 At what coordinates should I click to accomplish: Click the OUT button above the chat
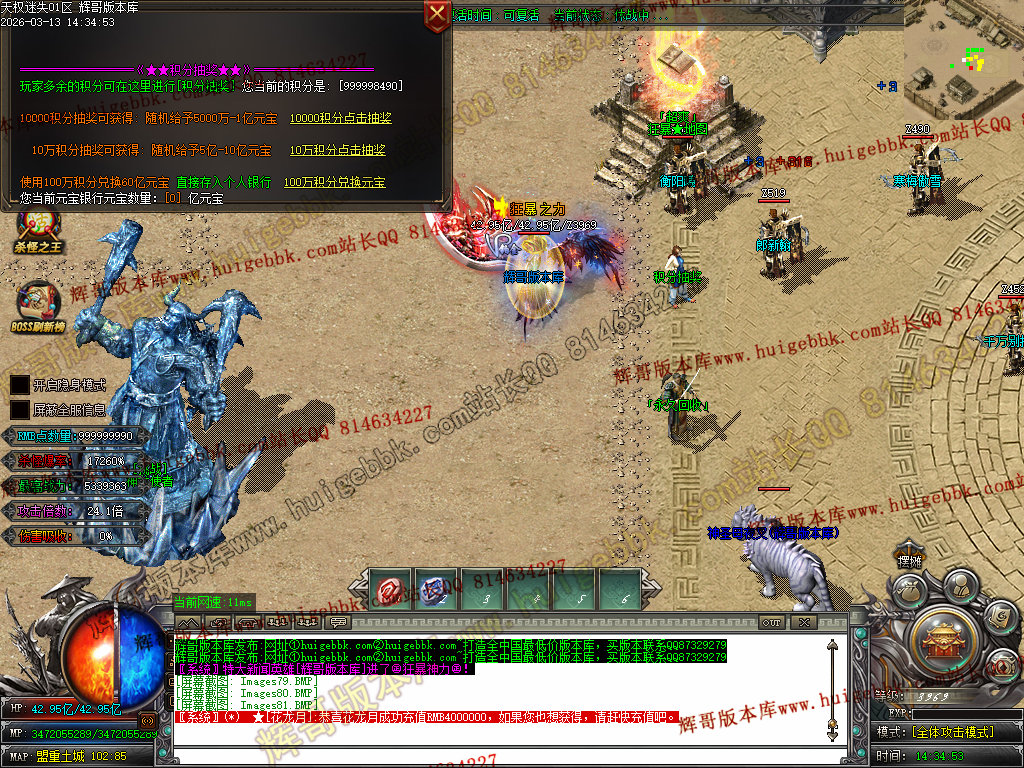772,622
